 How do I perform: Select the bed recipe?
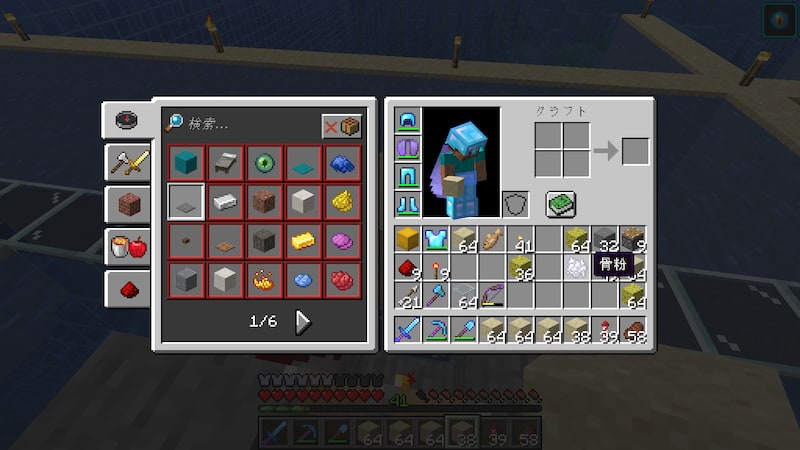click(x=225, y=162)
